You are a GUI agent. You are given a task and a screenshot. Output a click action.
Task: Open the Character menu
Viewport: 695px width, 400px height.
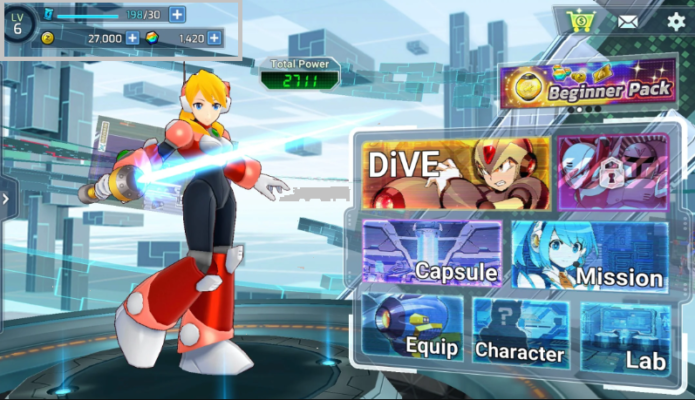click(519, 332)
